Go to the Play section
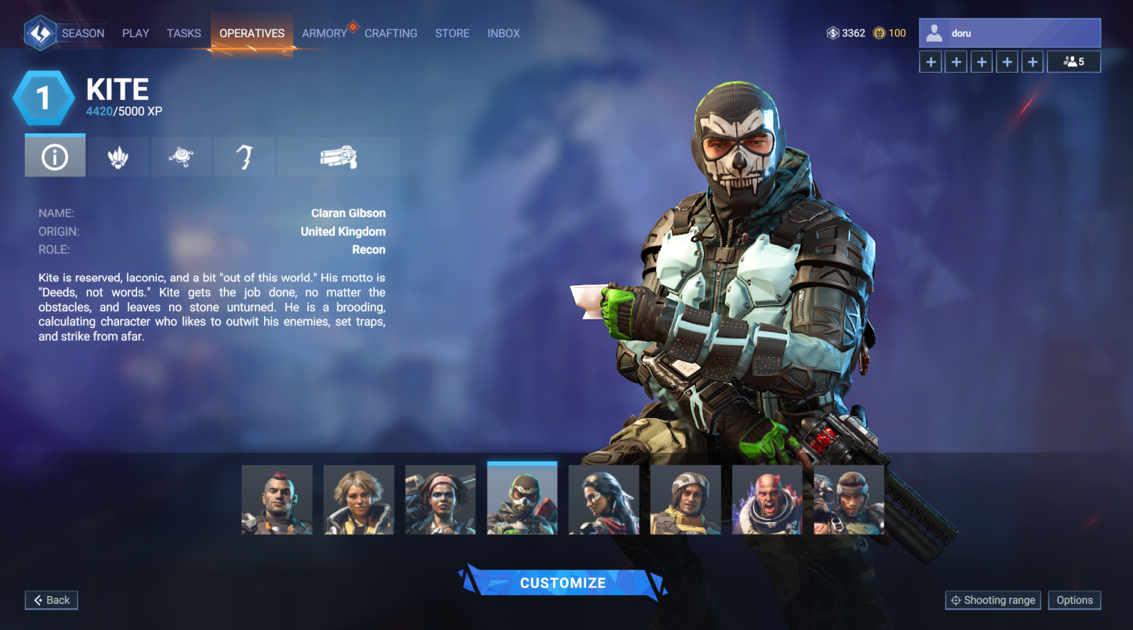This screenshot has height=630, width=1133. 135,33
